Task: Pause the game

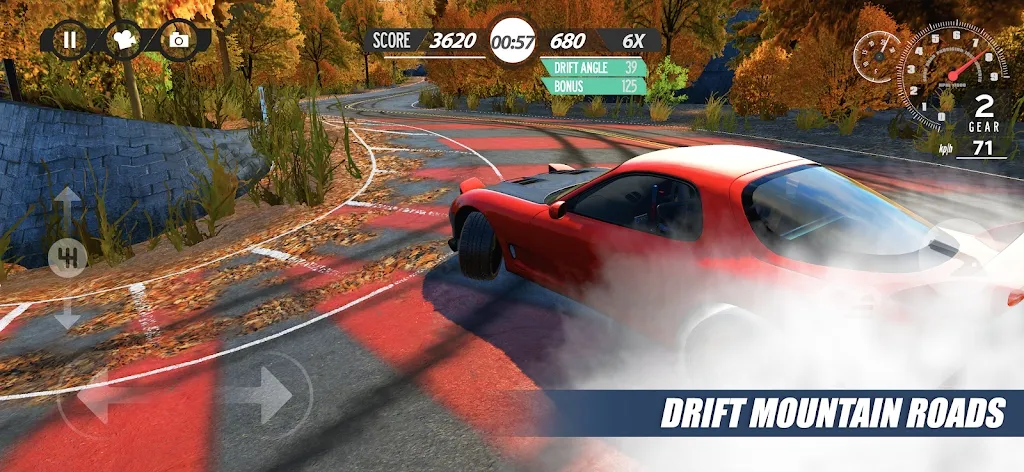Action: tap(69, 40)
